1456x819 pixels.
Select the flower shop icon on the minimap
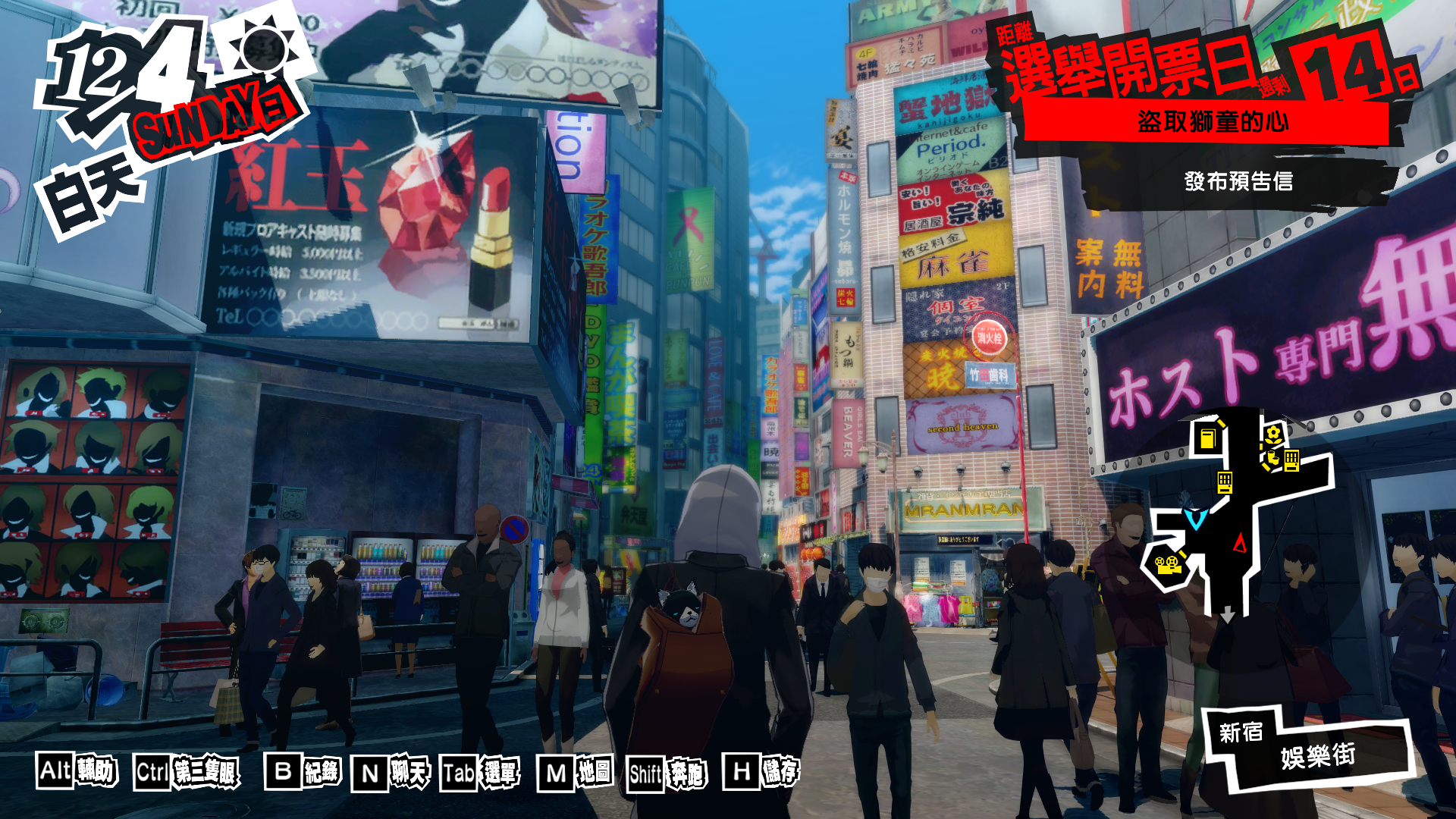[1272, 437]
